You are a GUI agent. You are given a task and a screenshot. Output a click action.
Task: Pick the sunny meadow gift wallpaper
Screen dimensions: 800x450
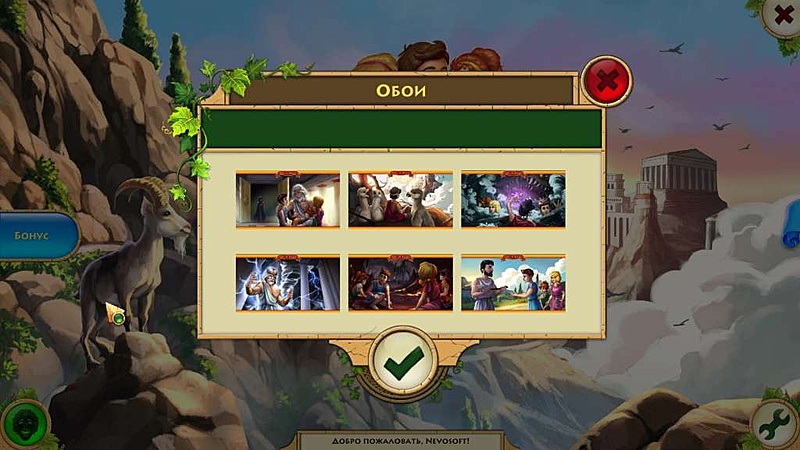click(513, 283)
